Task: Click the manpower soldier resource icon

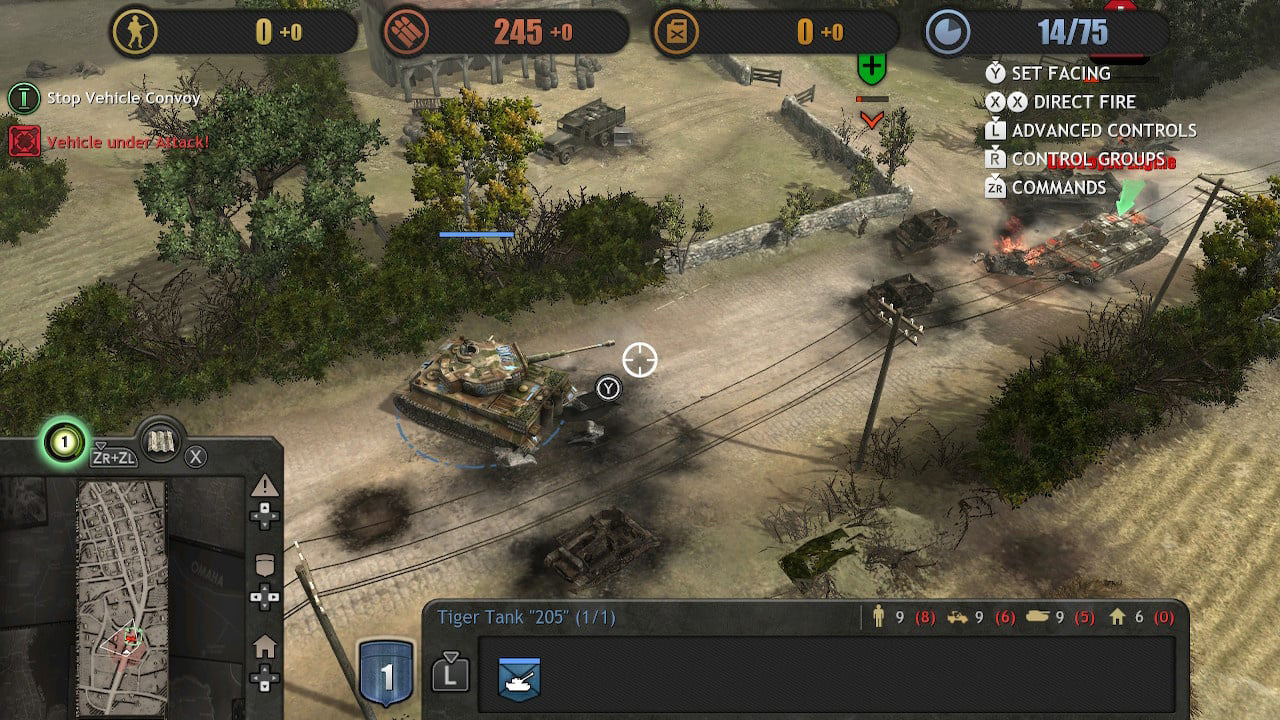Action: [x=134, y=32]
